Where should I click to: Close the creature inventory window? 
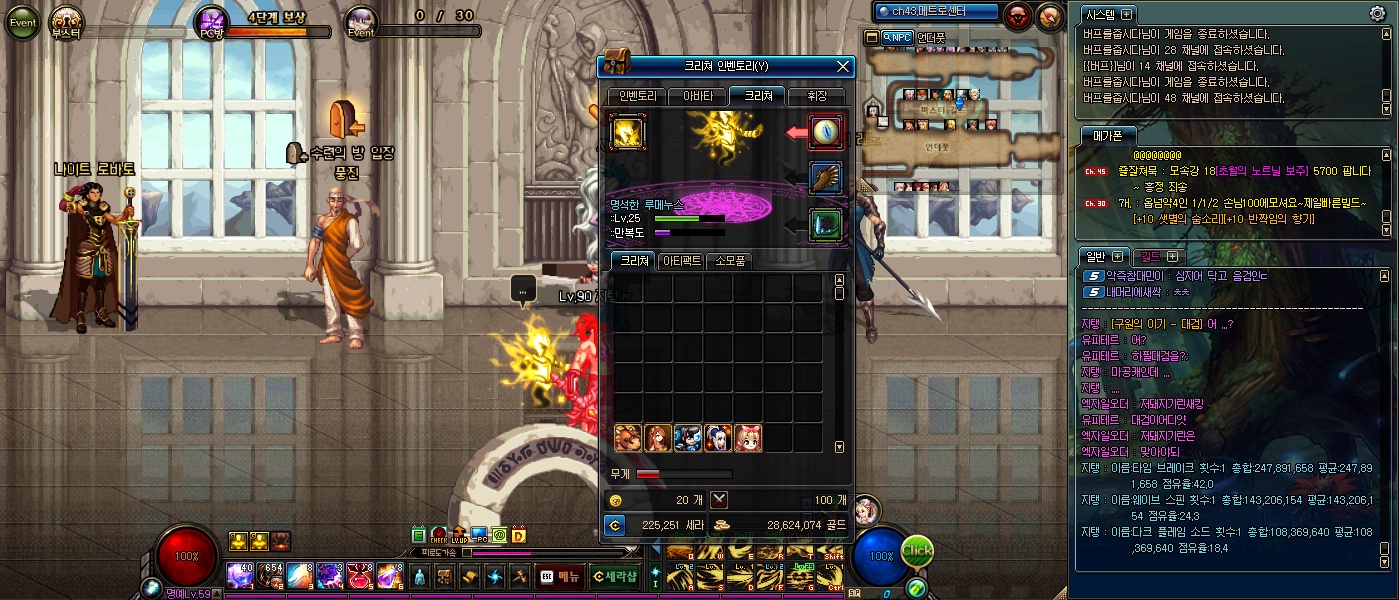[844, 67]
